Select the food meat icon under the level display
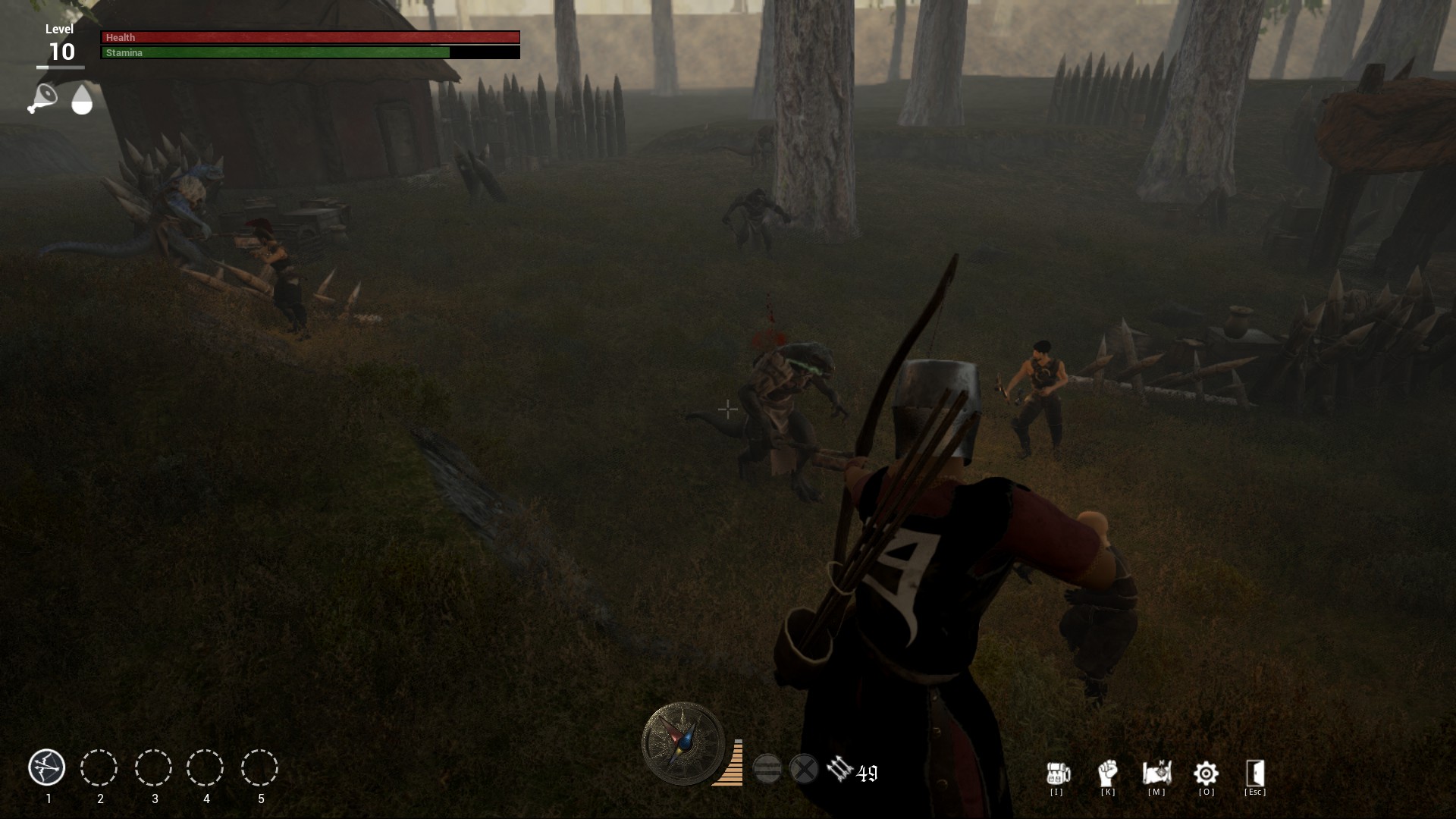The height and width of the screenshot is (819, 1456). 42,99
